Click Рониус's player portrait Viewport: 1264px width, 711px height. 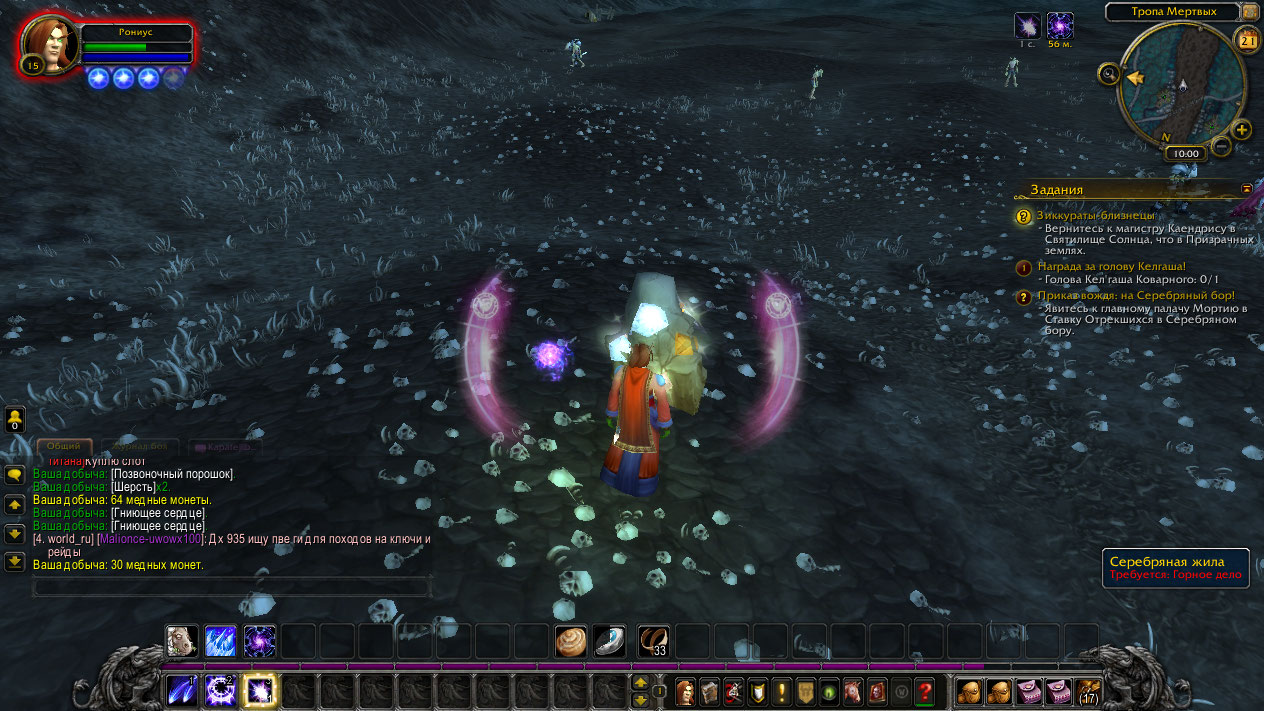[49, 45]
